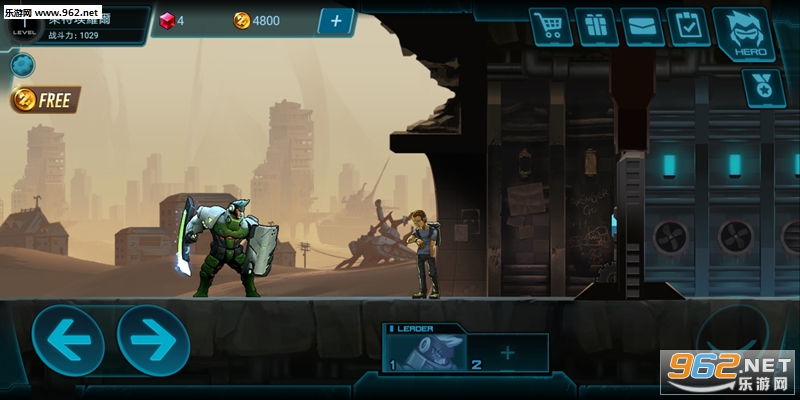
Task: Open the gift box rewards
Action: (595, 26)
